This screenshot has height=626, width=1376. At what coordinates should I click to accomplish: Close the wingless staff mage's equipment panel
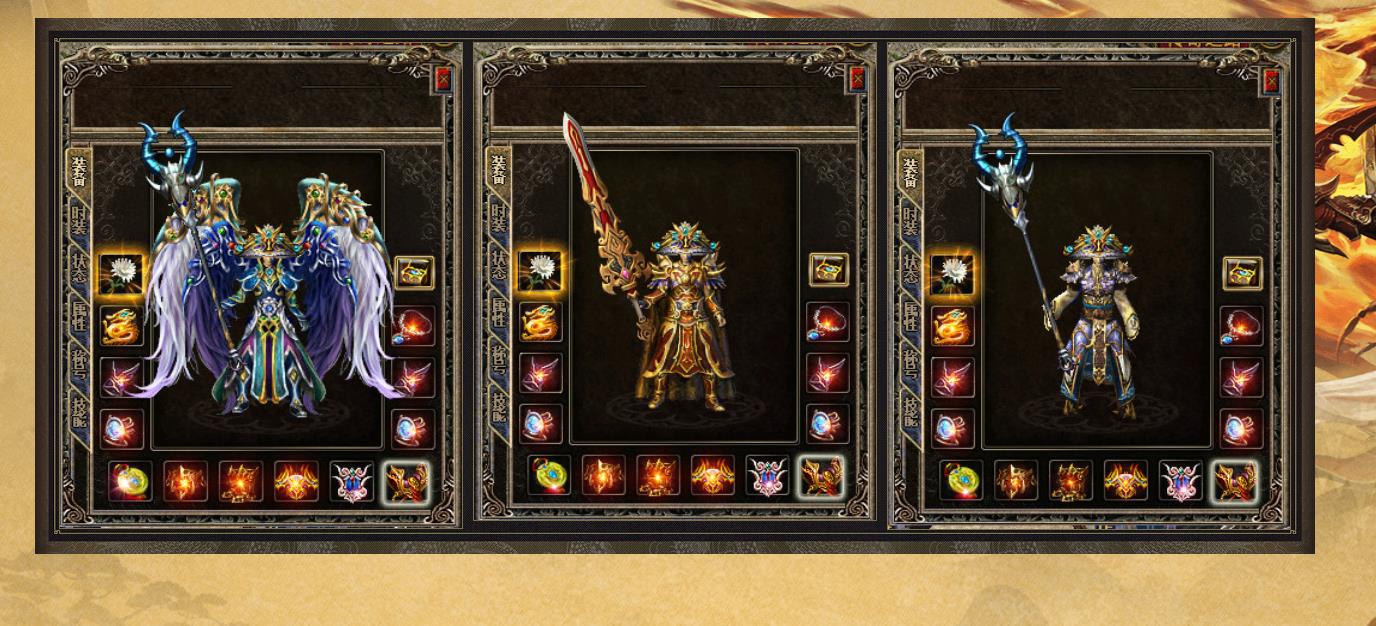tap(1271, 80)
